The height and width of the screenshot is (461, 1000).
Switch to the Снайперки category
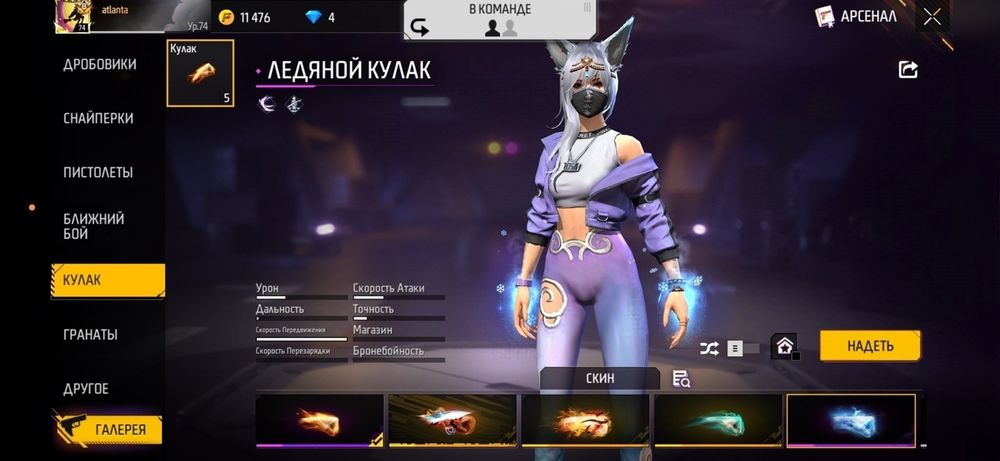pyautogui.click(x=98, y=118)
